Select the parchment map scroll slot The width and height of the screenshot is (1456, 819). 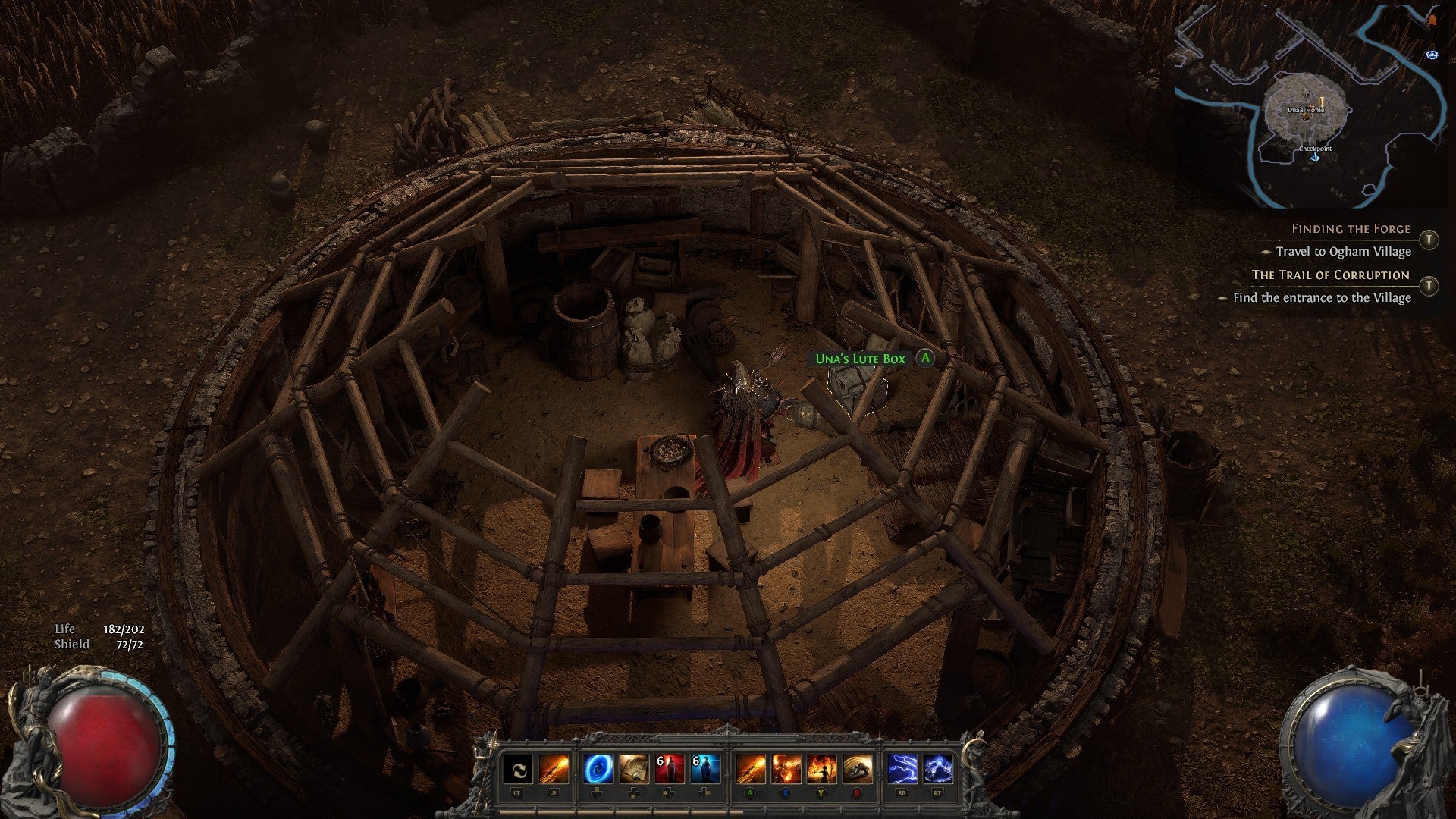click(x=633, y=770)
